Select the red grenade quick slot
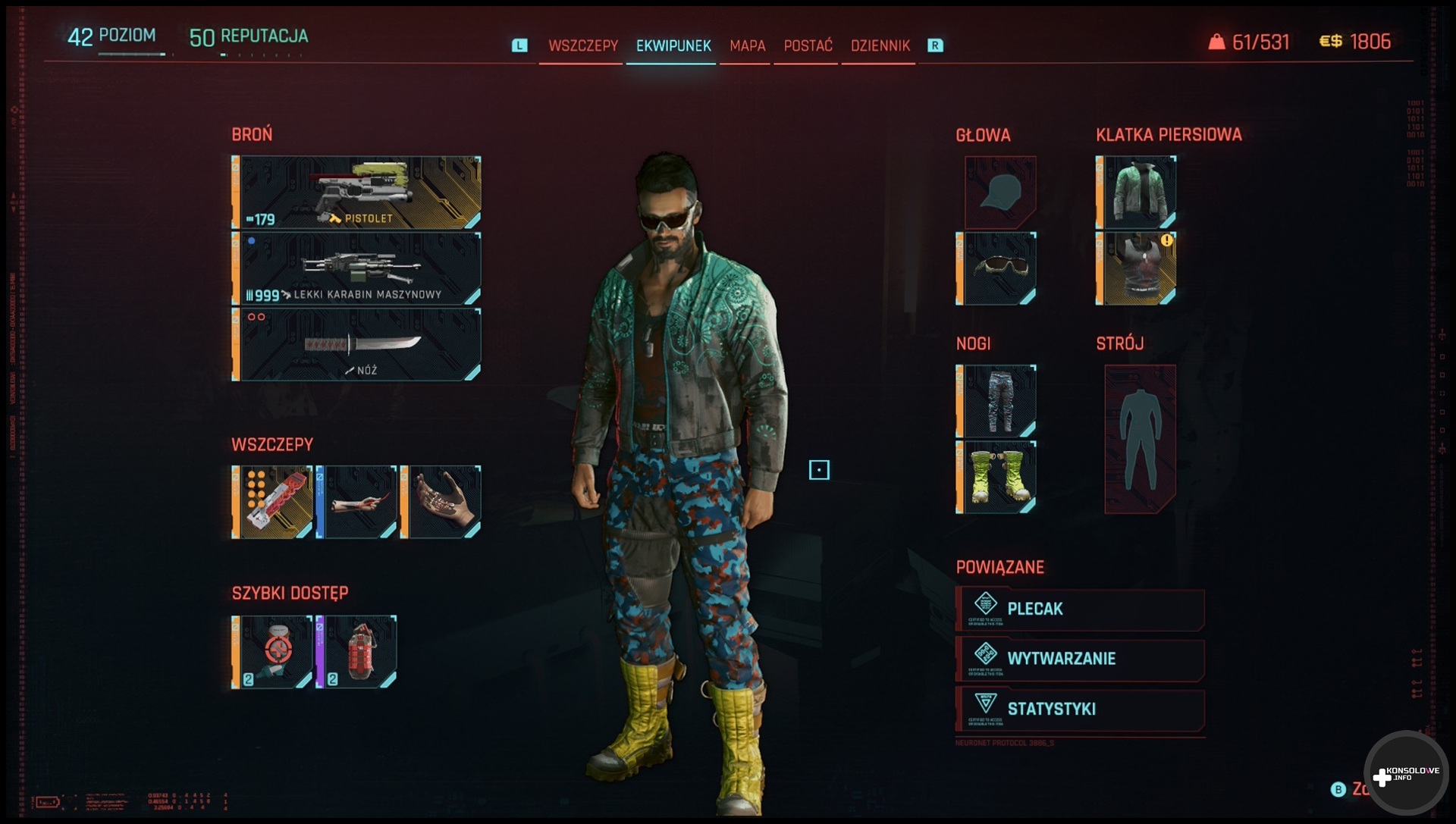1456x824 pixels. coord(356,652)
